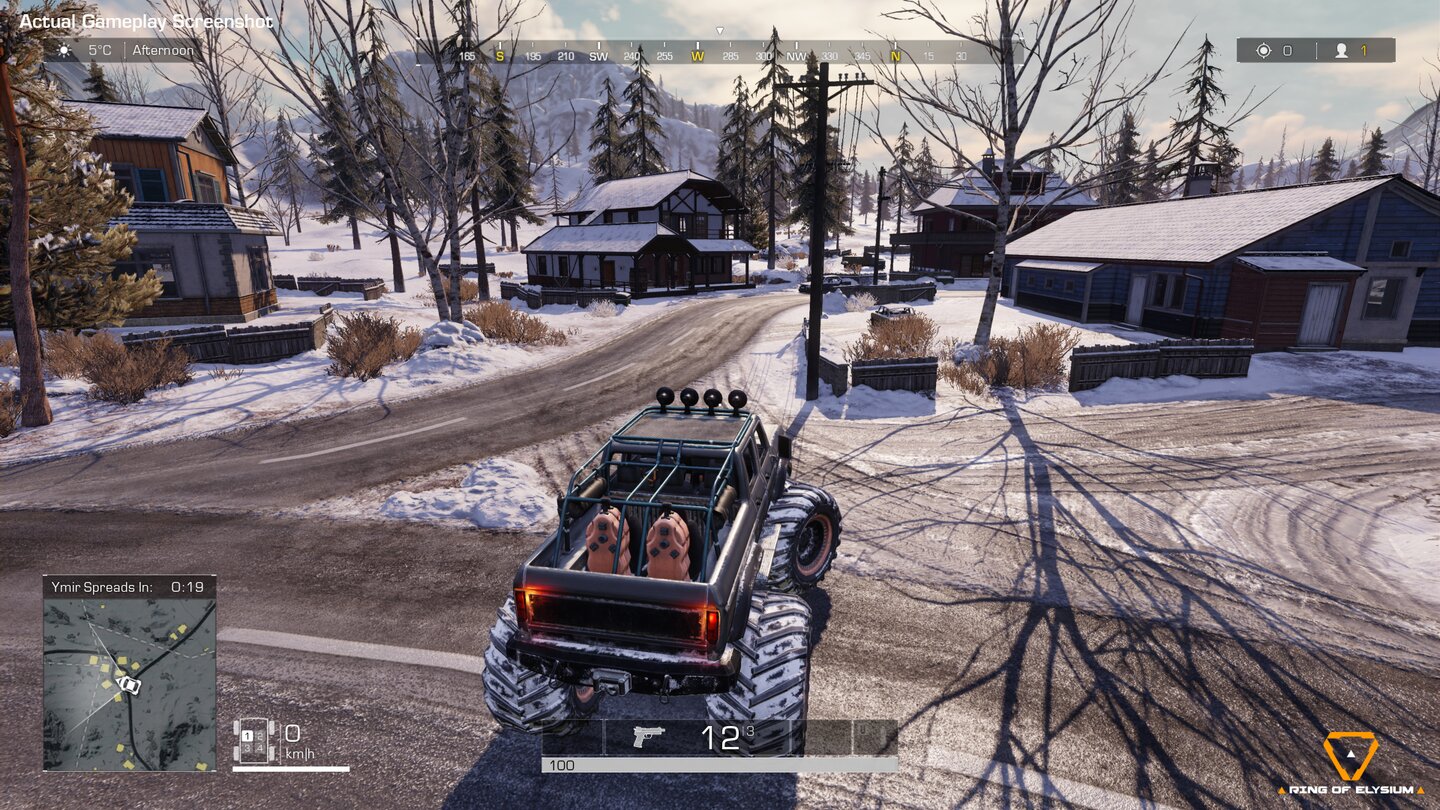Click the sun weather icon

tap(64, 49)
